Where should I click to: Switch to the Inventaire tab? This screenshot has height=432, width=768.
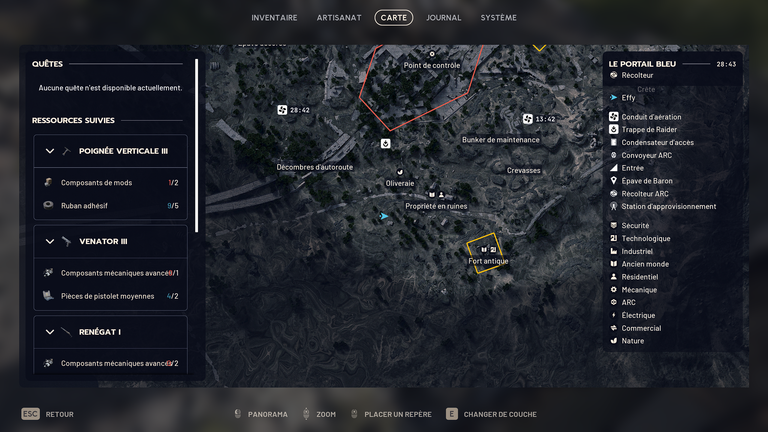coord(274,18)
